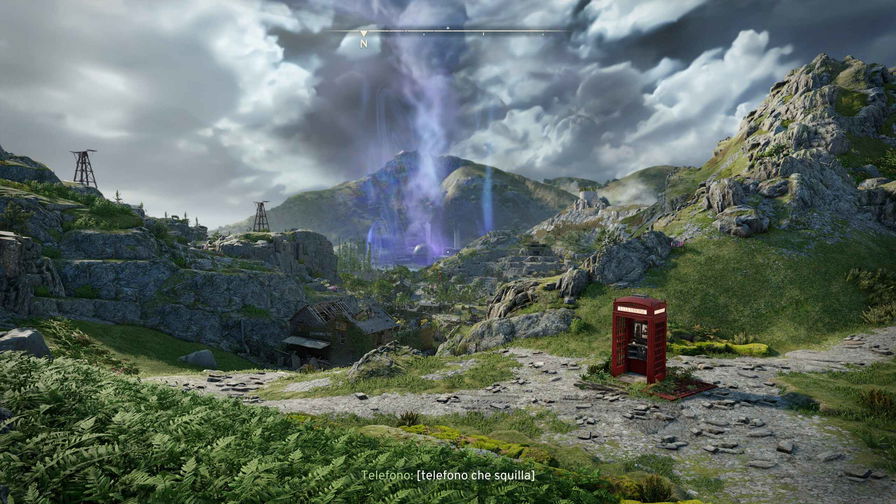Click the North marker on the compass bar
The image size is (896, 504).
(x=364, y=41)
